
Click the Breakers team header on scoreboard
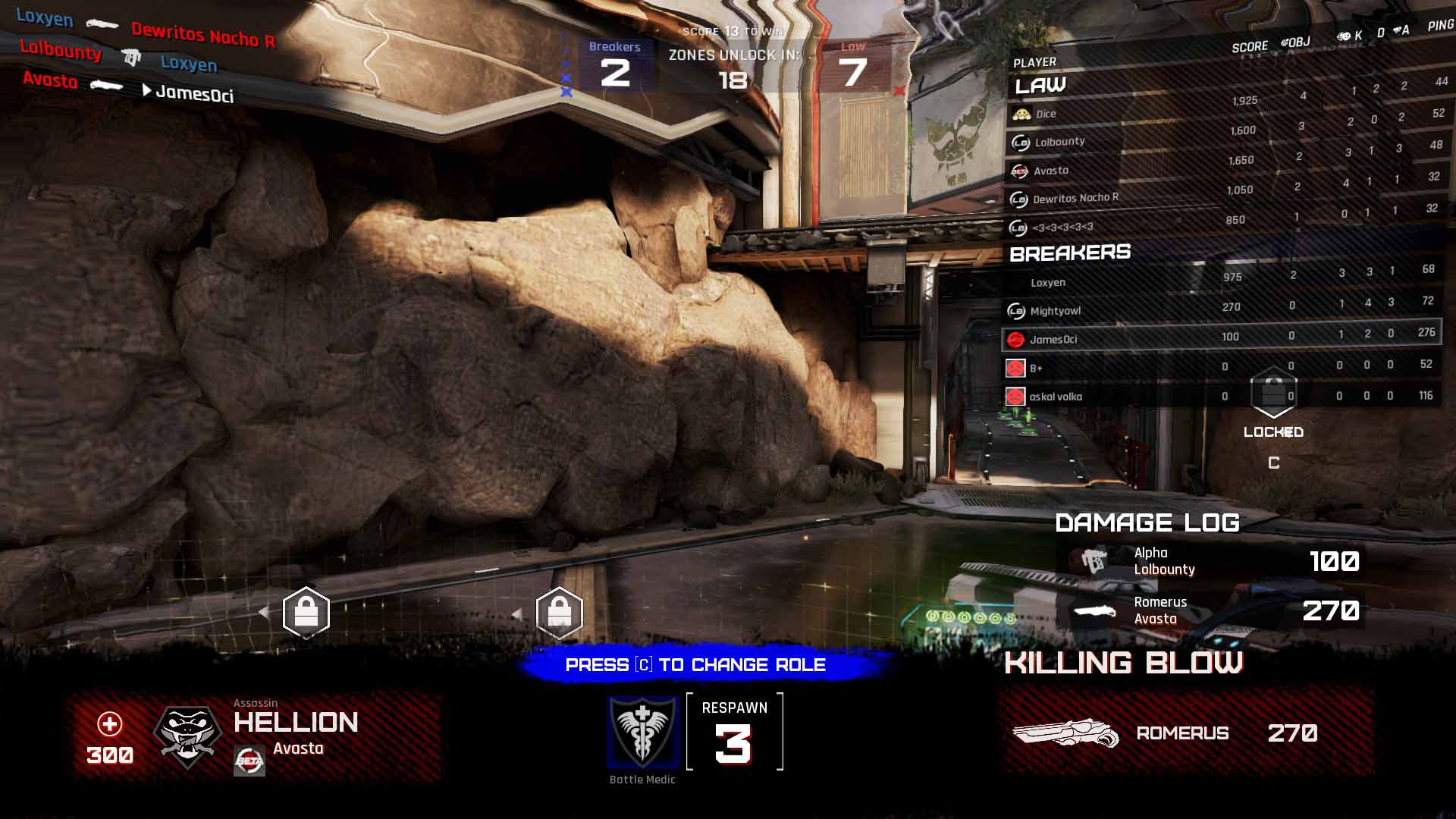1070,253
